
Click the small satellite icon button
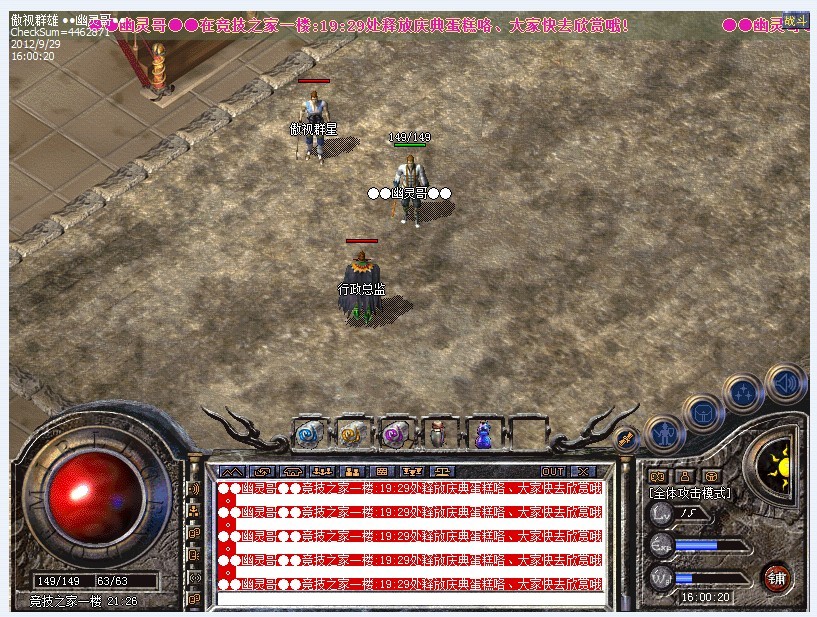(x=625, y=438)
